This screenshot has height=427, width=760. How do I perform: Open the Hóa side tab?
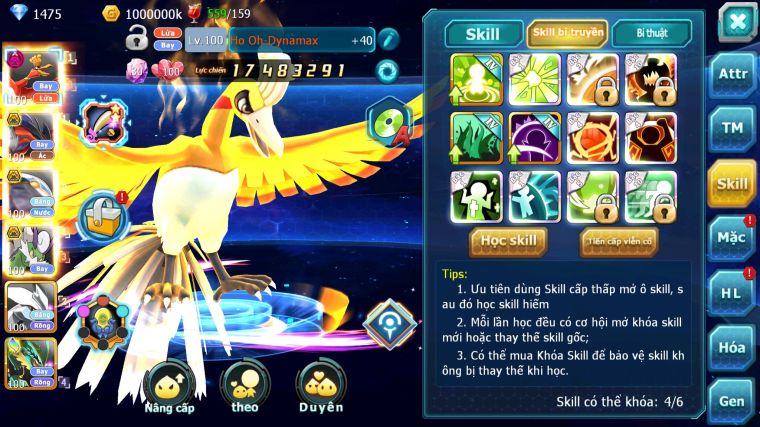pos(732,347)
